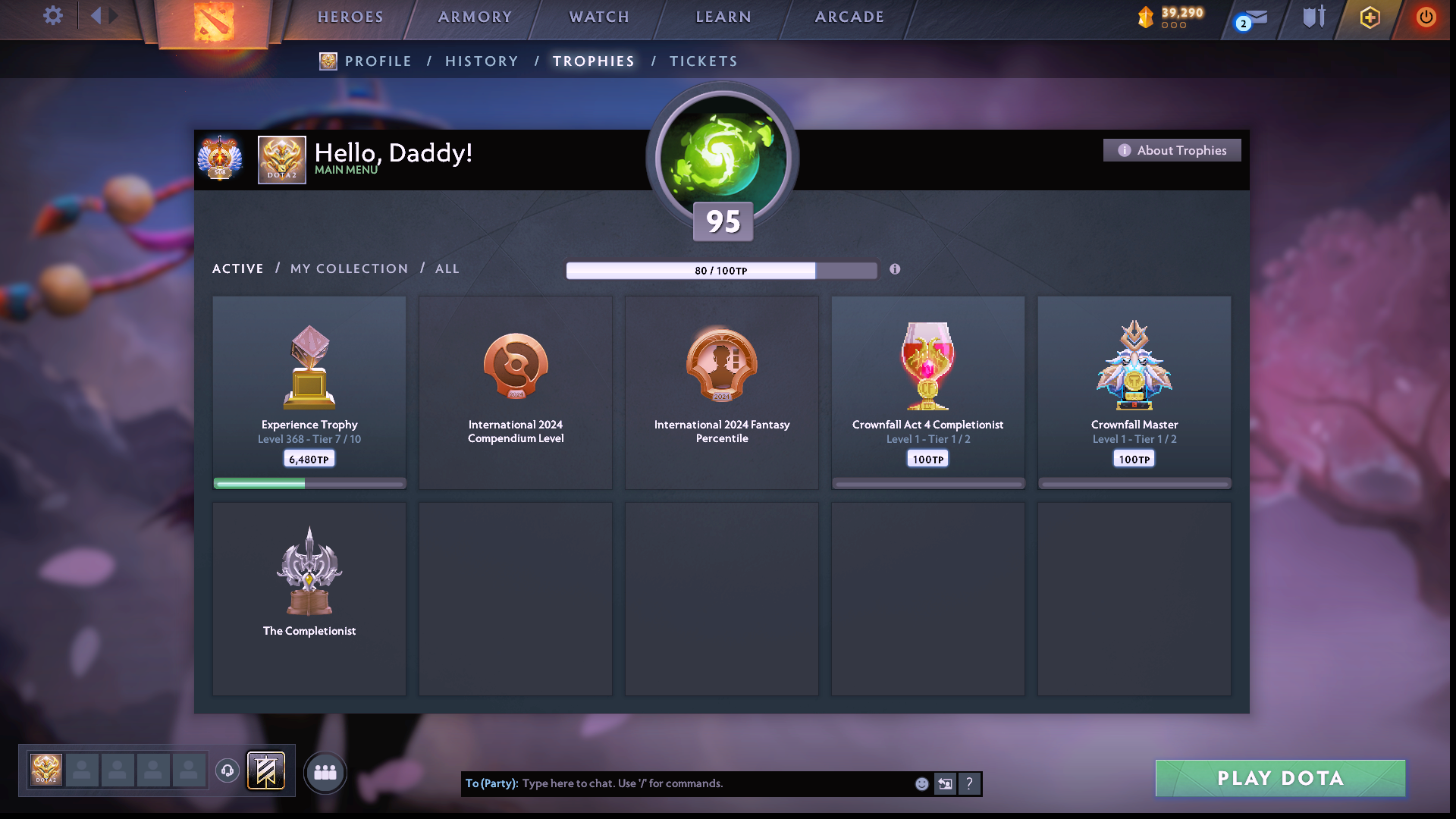Select the Crownfall Master trophy
Viewport: 1456px width, 819px height.
pyautogui.click(x=1134, y=392)
